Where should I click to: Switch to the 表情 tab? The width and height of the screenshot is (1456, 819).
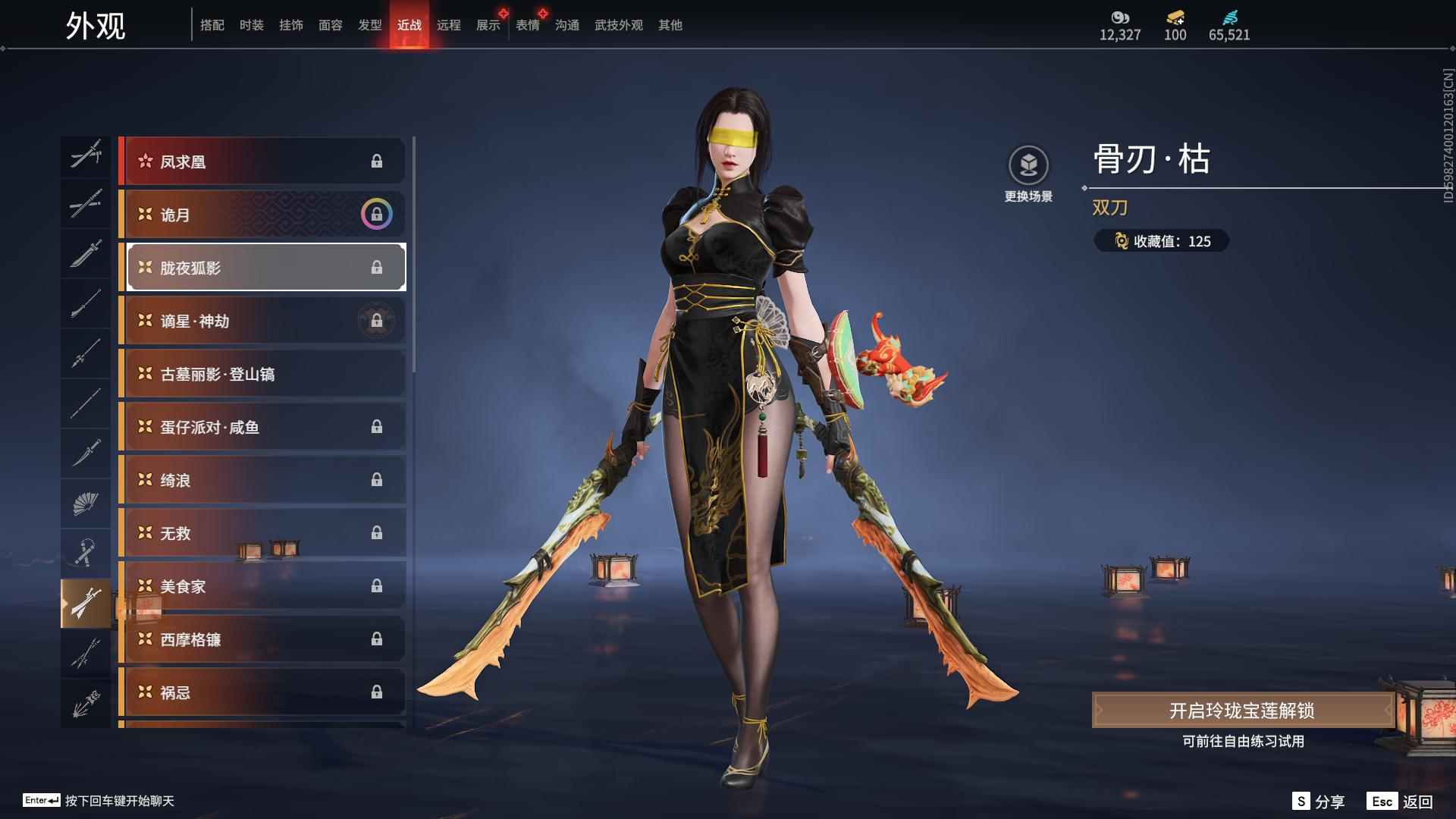(527, 25)
